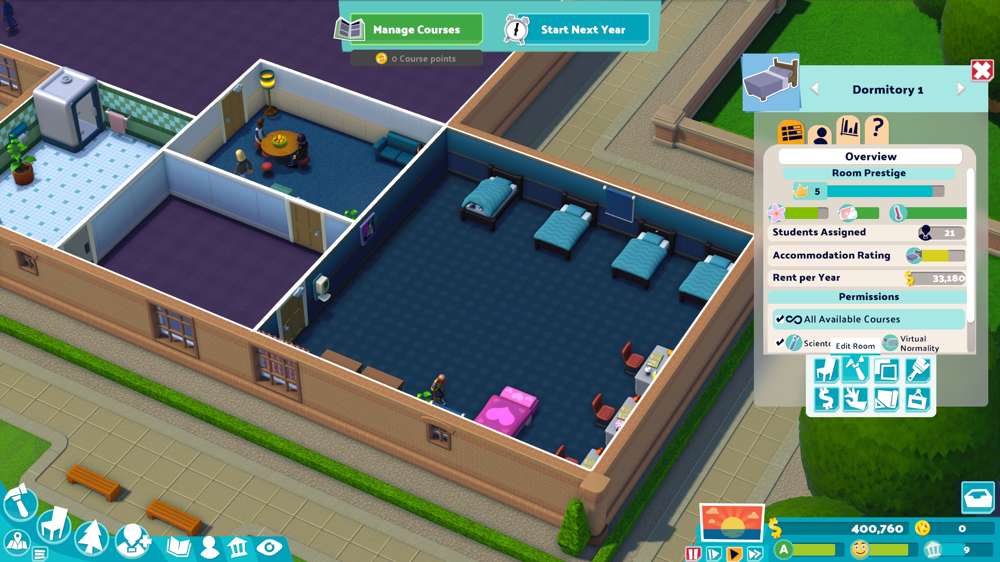Pause the game

coord(693,553)
